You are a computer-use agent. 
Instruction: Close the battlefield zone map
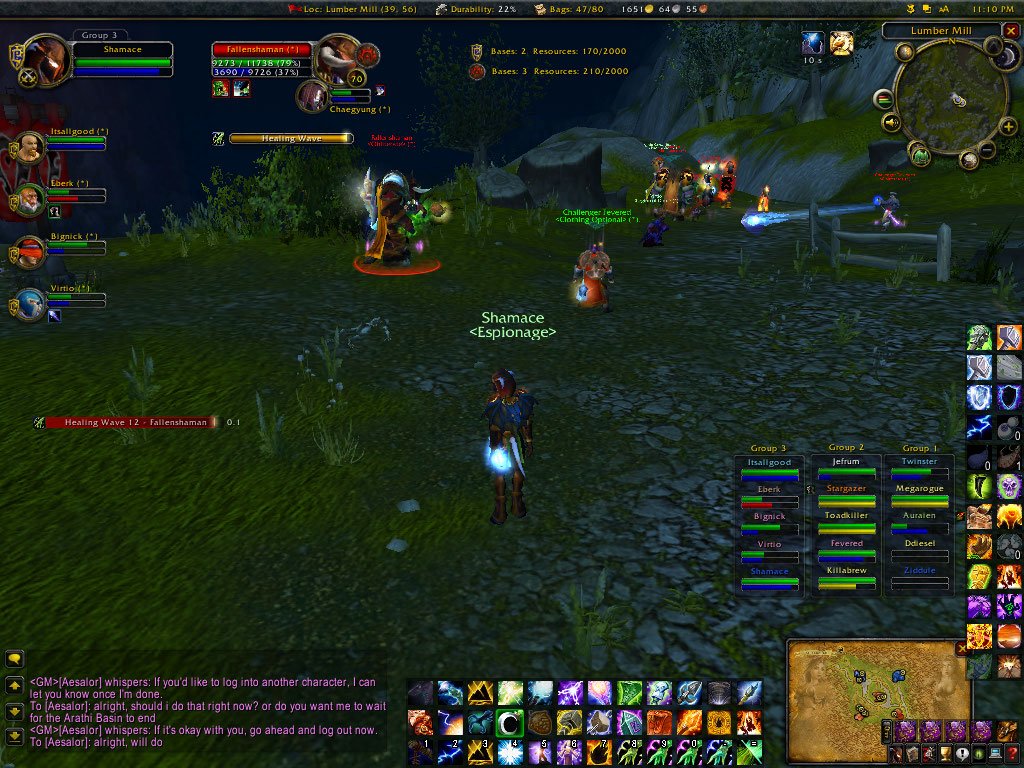tap(962, 648)
